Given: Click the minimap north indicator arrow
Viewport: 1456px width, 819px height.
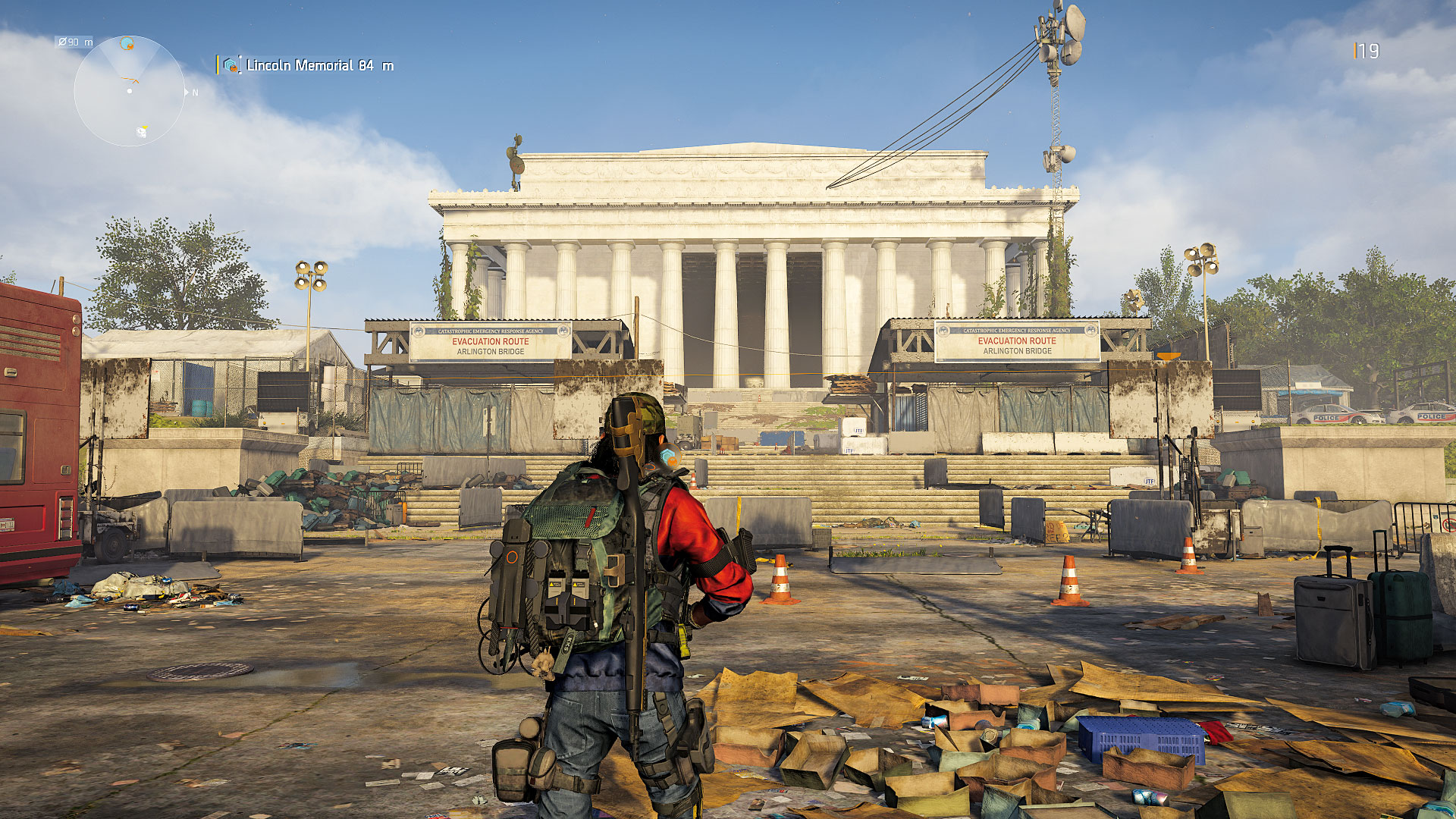Looking at the screenshot, I should [x=187, y=92].
